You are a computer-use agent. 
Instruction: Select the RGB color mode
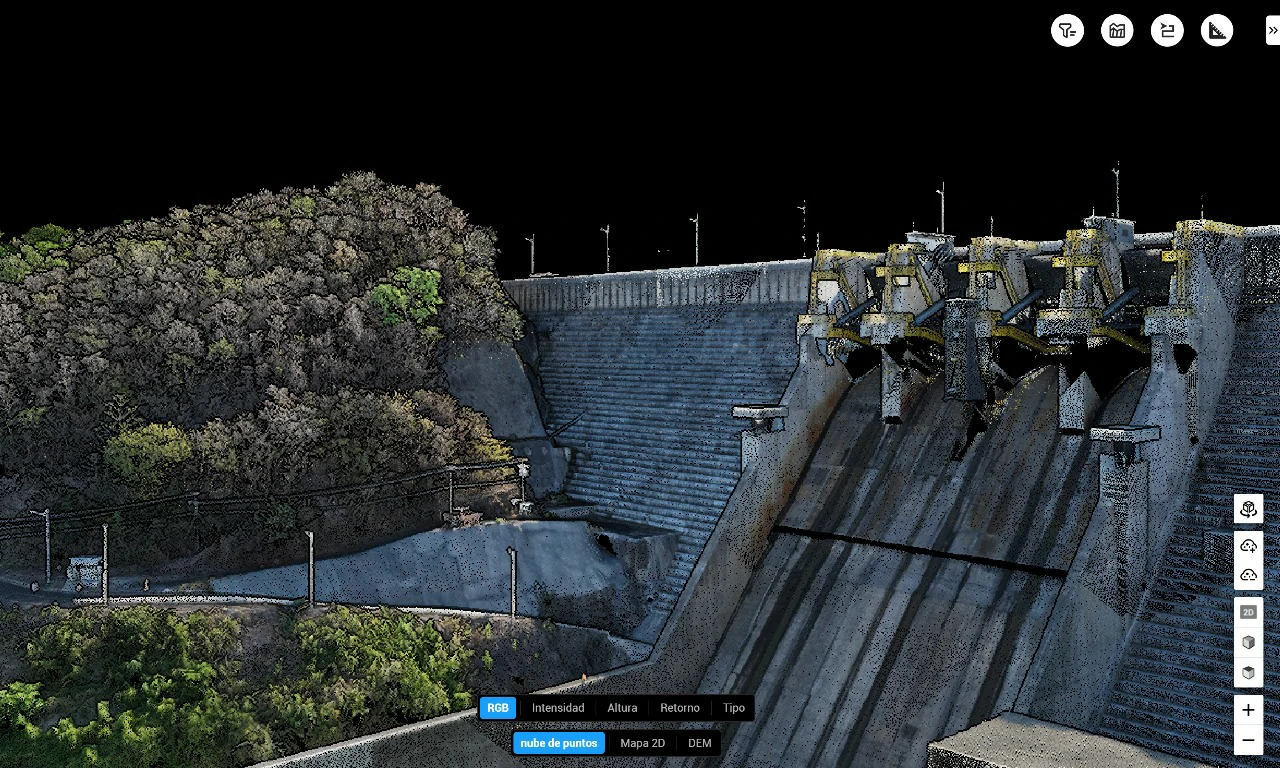pyautogui.click(x=498, y=708)
